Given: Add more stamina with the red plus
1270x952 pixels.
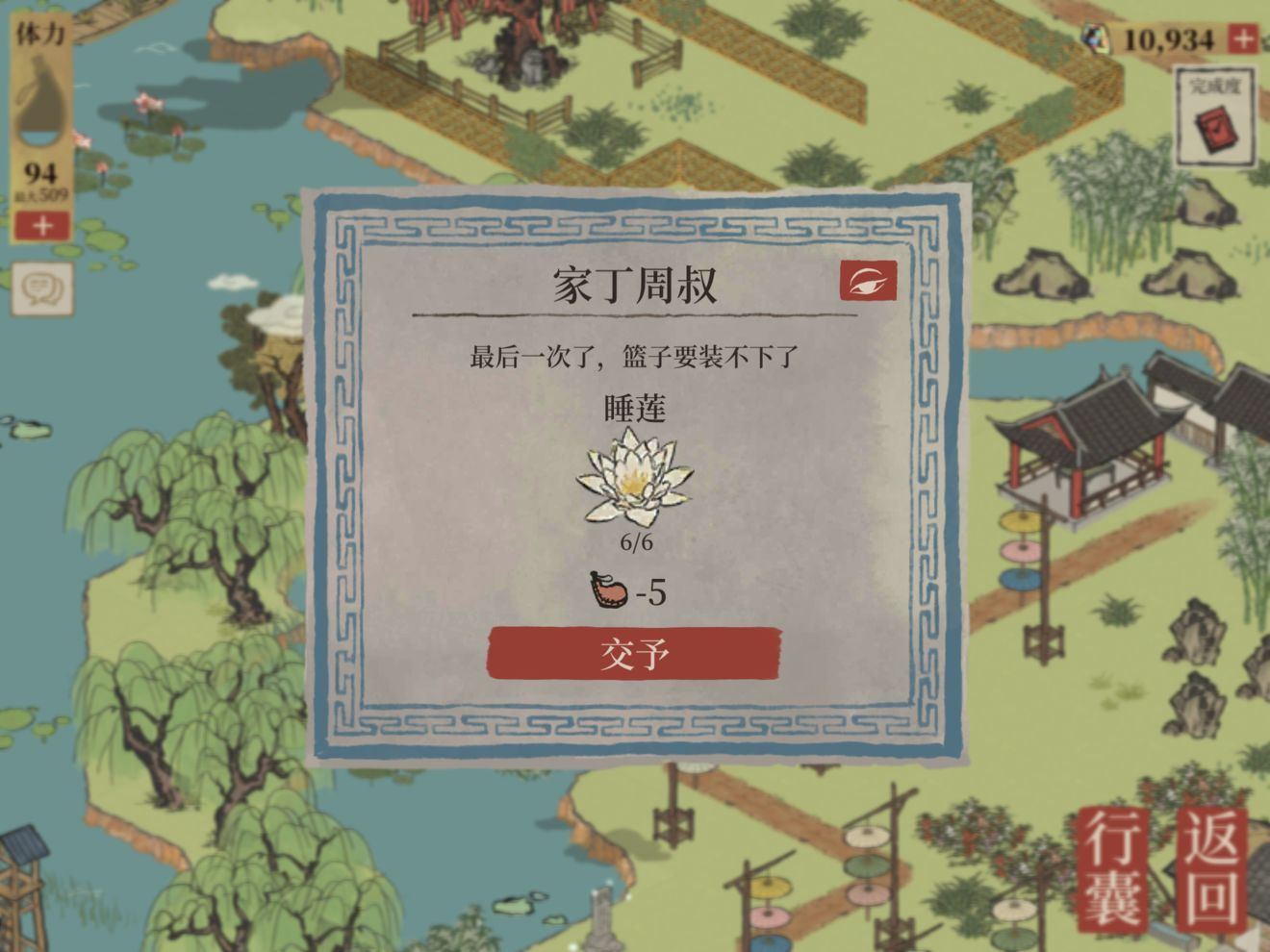Looking at the screenshot, I should (x=42, y=226).
